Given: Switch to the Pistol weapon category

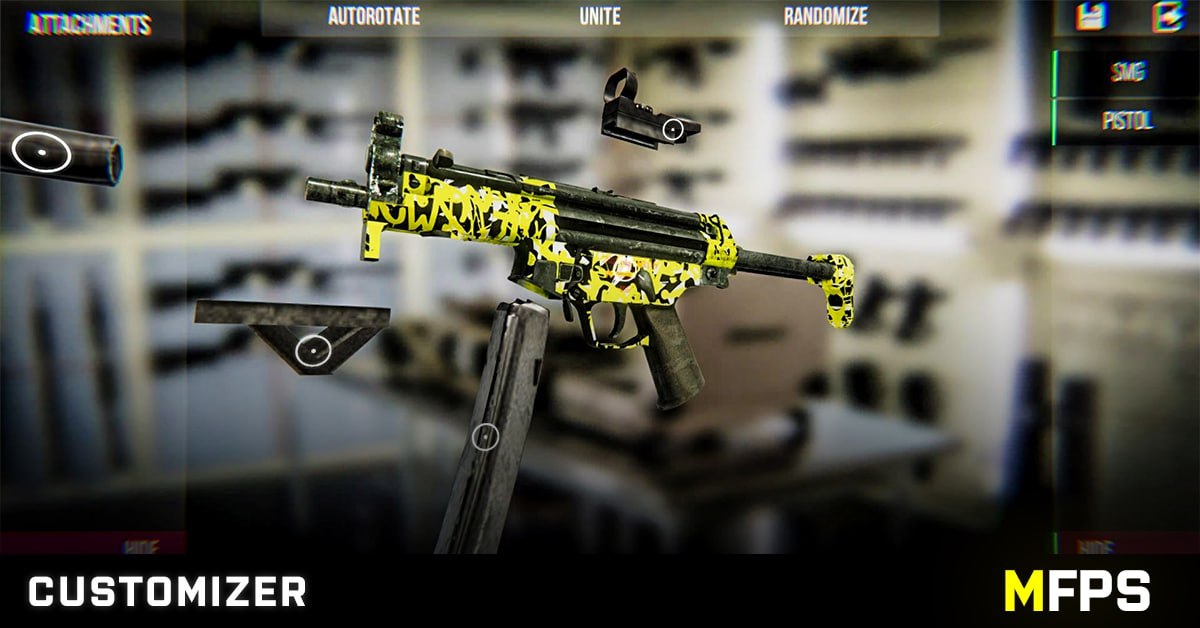Looking at the screenshot, I should [x=1127, y=121].
